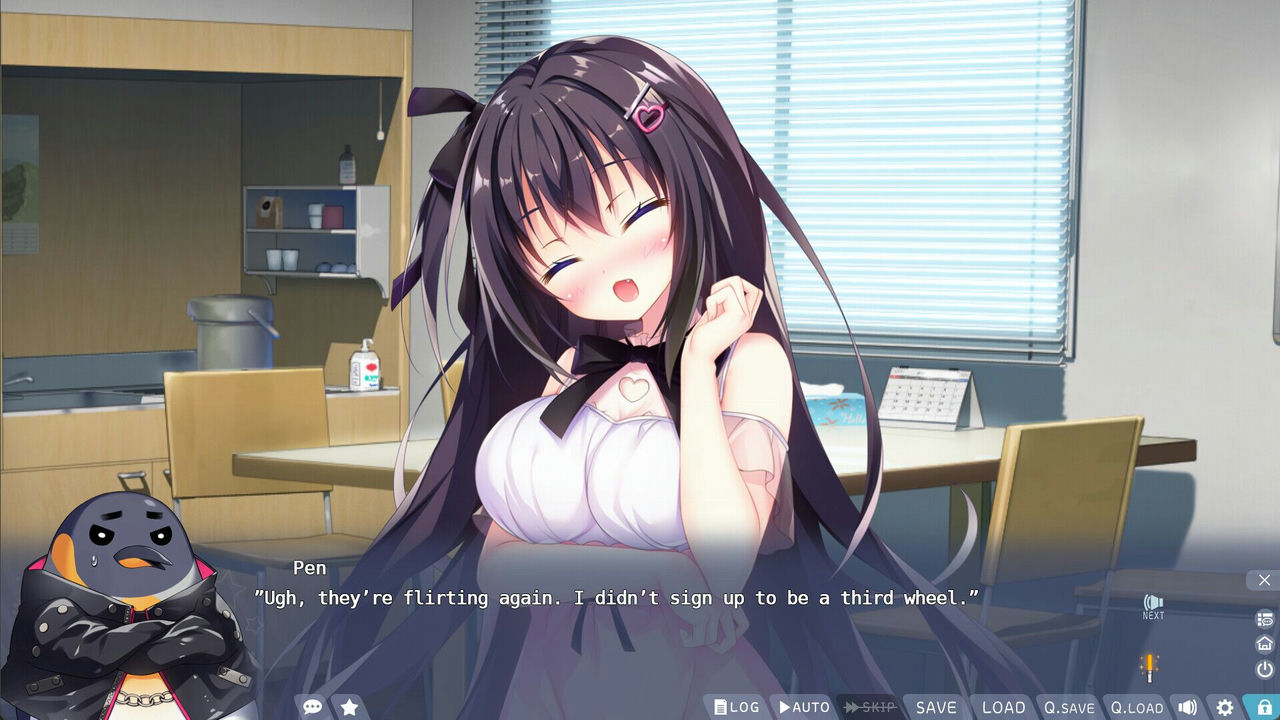This screenshot has height=720, width=1280.
Task: Open the message history speech bubble icon
Action: pyautogui.click(x=312, y=706)
